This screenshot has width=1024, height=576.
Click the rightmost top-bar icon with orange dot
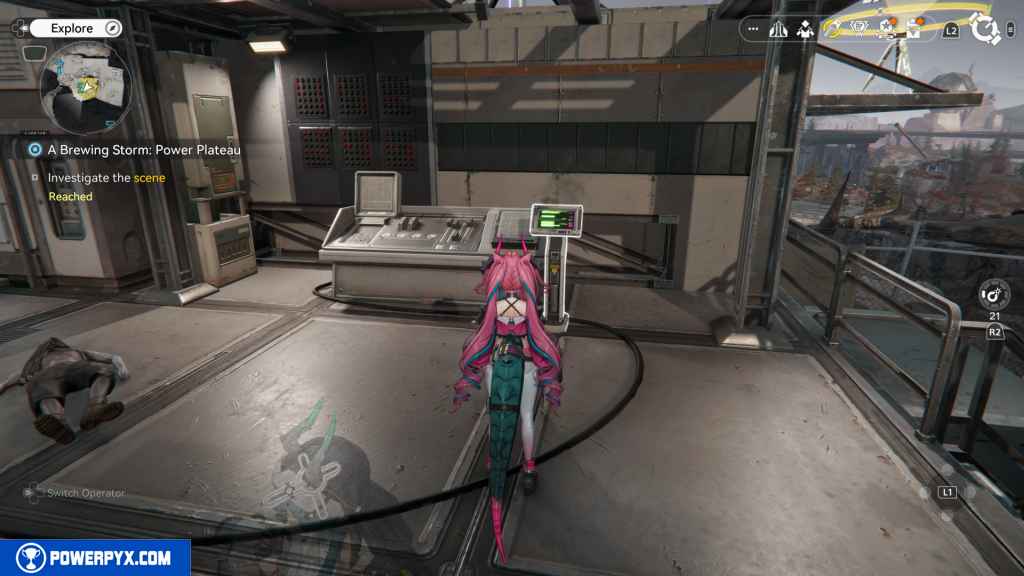point(913,29)
